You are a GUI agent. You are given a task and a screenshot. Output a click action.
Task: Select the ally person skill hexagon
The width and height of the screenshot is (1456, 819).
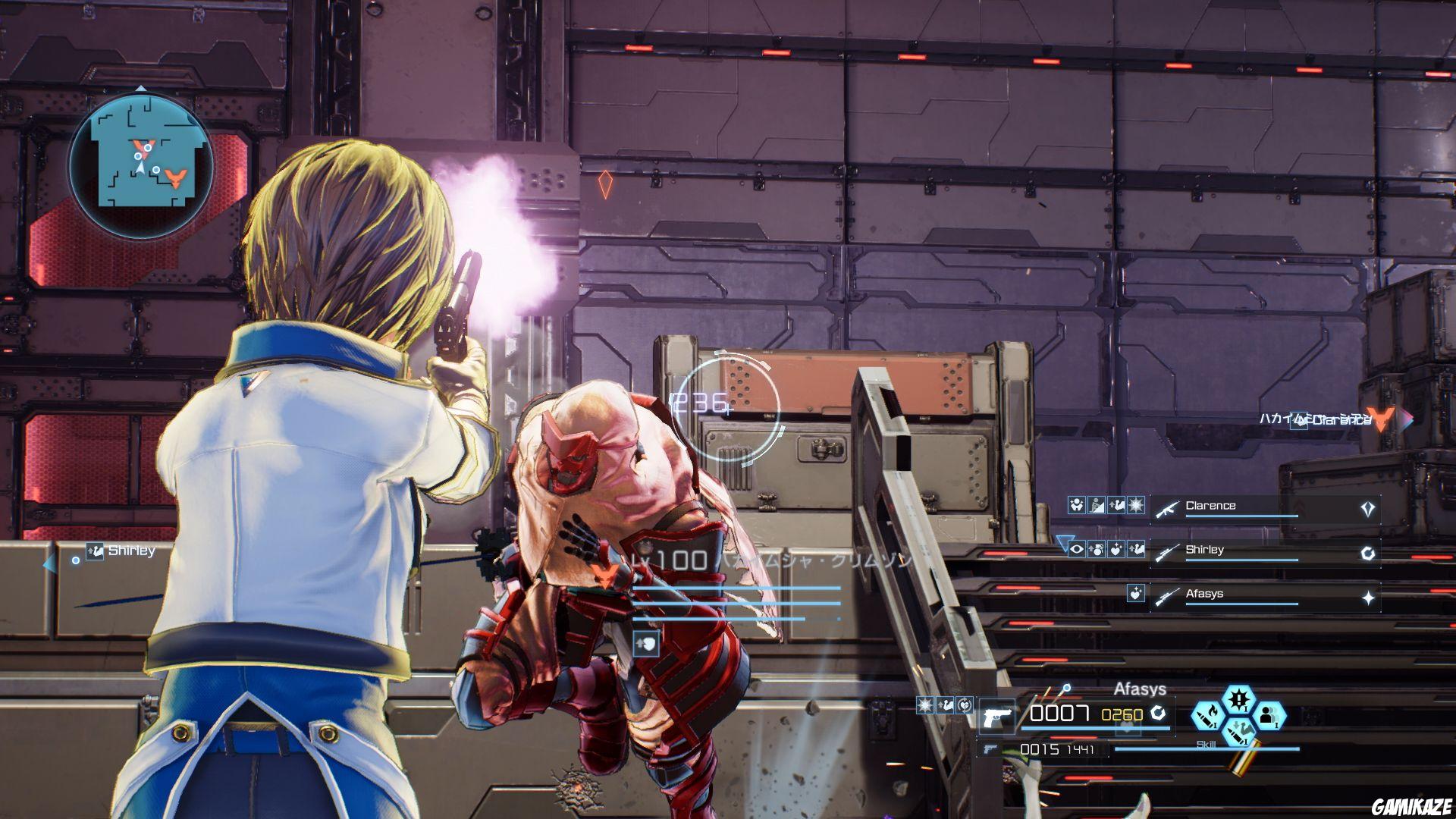click(x=1270, y=715)
